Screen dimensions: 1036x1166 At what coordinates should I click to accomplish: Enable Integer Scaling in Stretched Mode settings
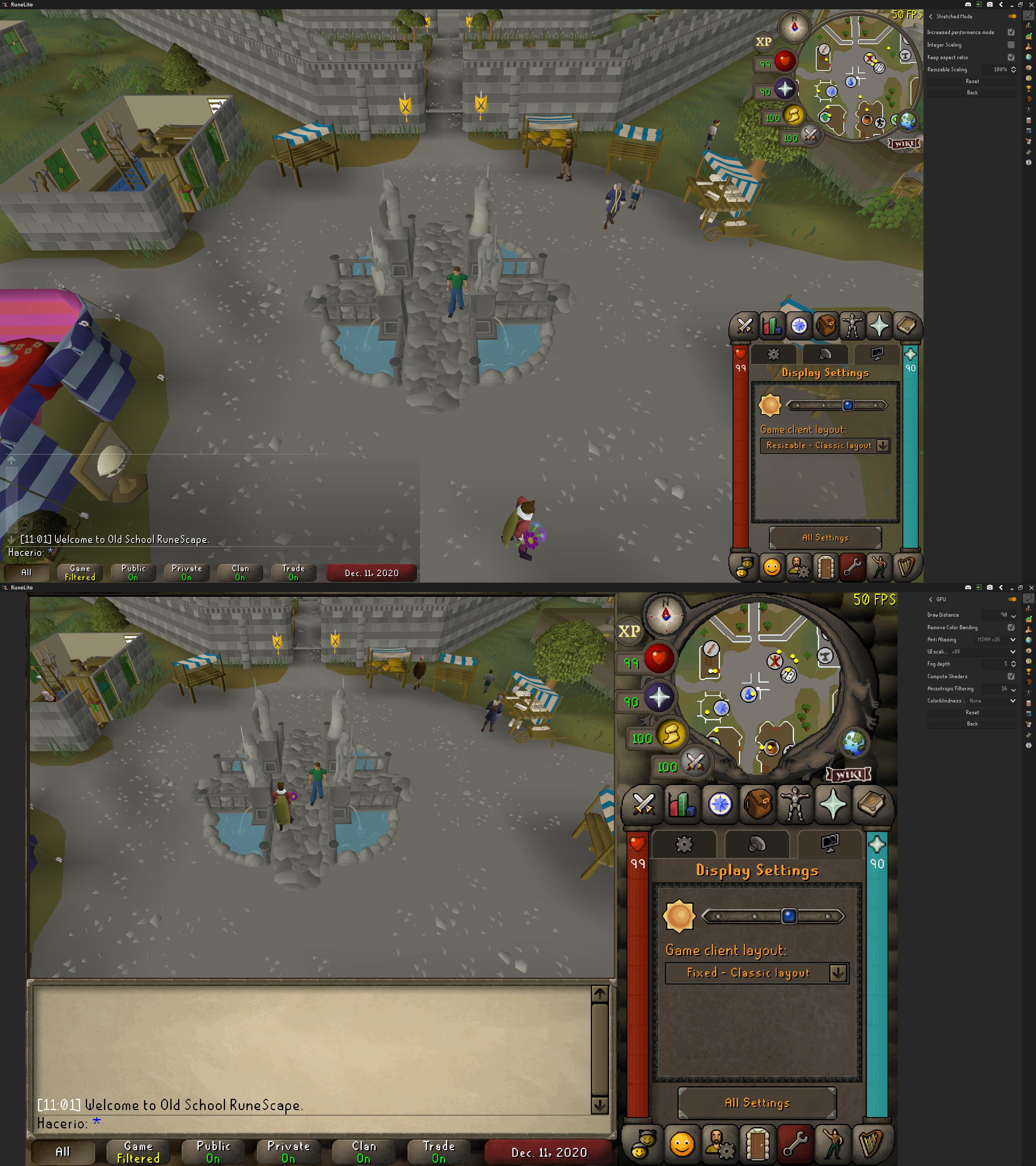1011,45
